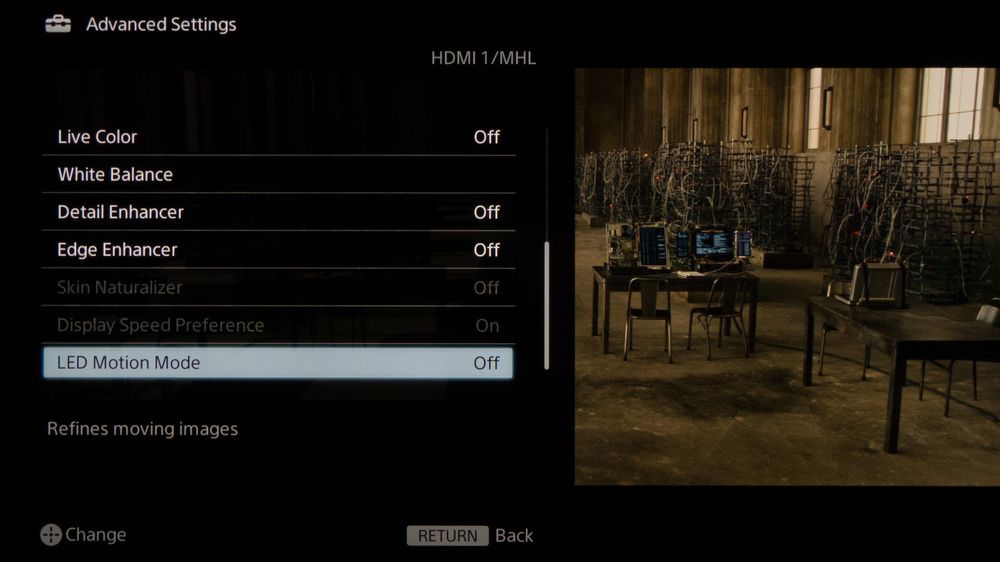
Task: Click the settings list scrollbar
Action: [546, 305]
